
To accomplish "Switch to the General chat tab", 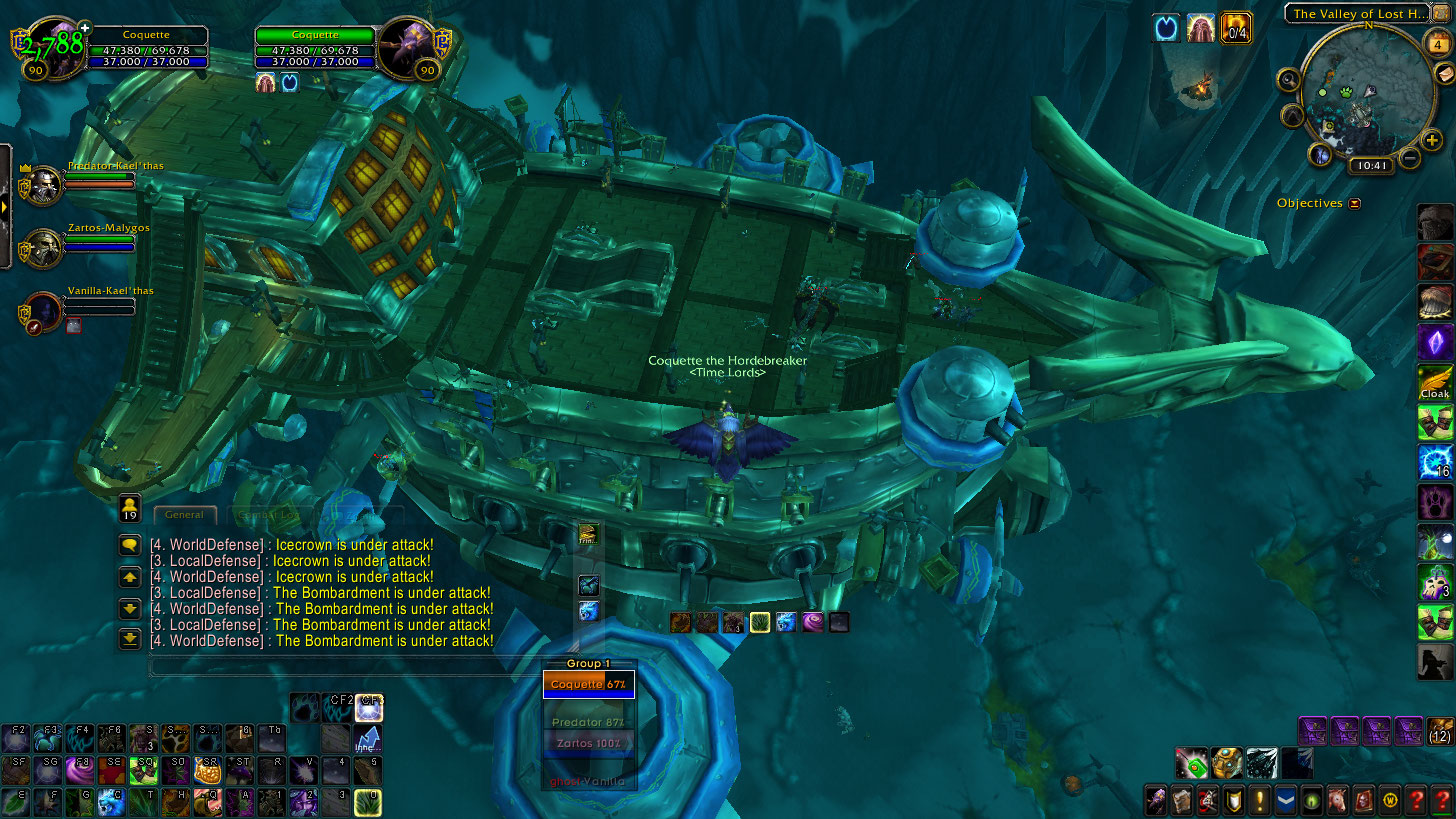I will (184, 515).
